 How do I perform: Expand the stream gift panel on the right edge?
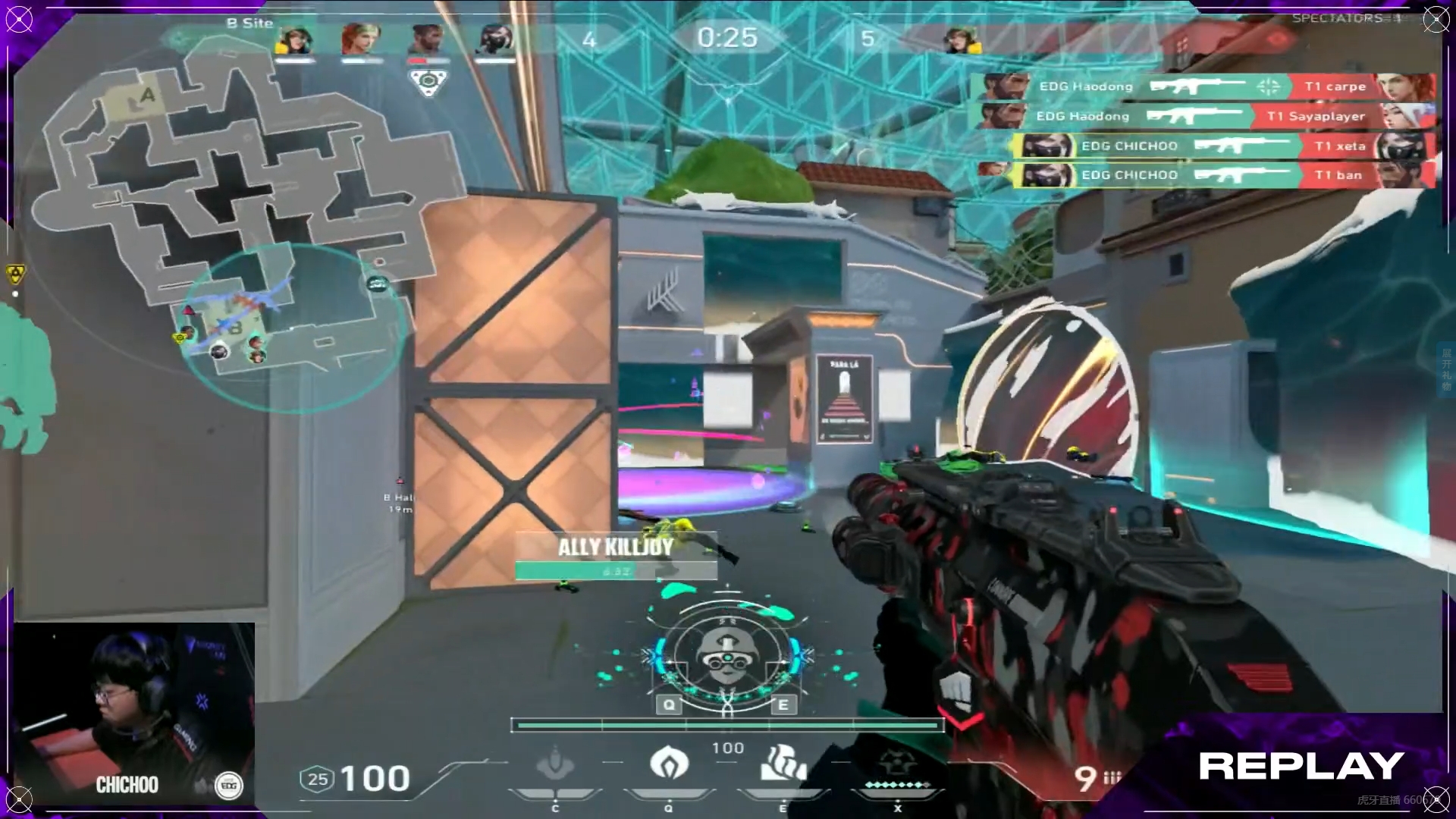point(1446,369)
